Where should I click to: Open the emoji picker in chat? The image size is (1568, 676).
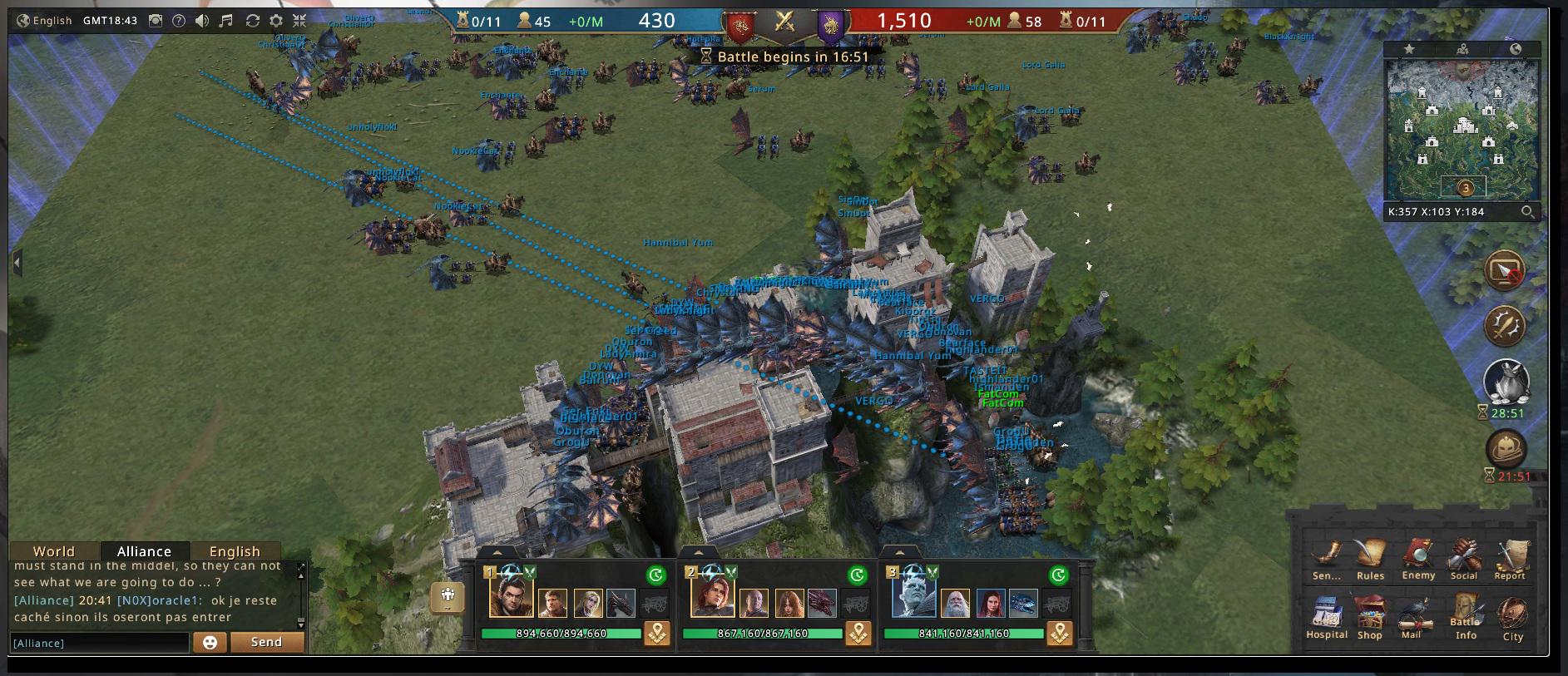click(x=210, y=642)
